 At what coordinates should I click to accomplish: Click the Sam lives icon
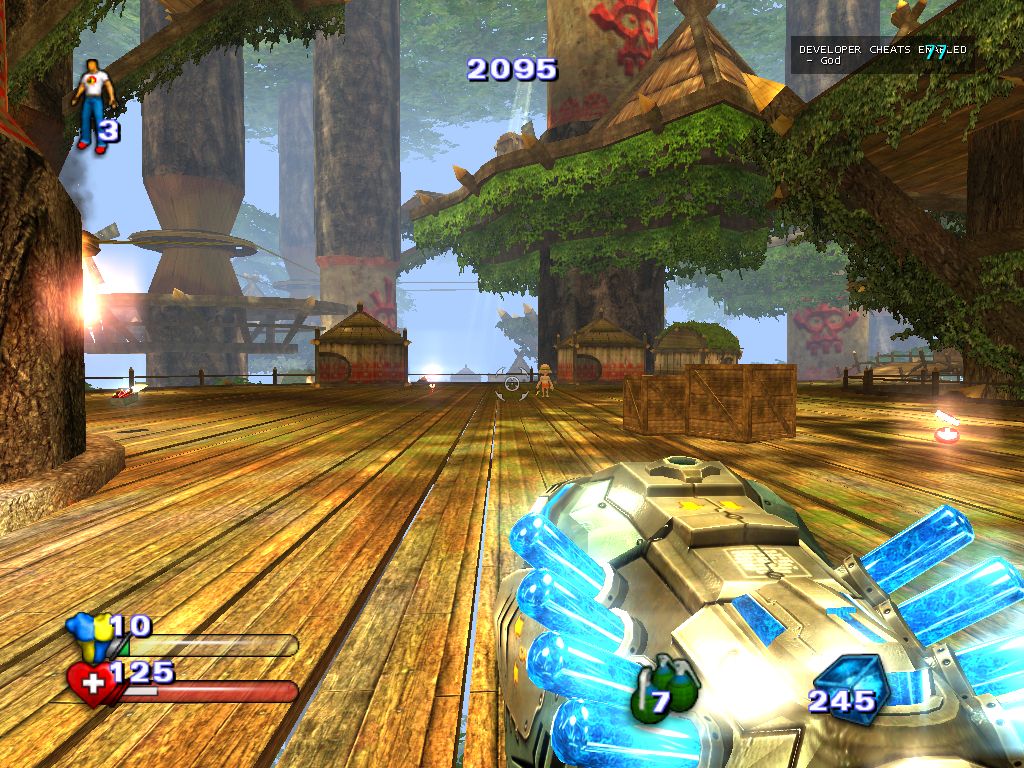(92, 107)
